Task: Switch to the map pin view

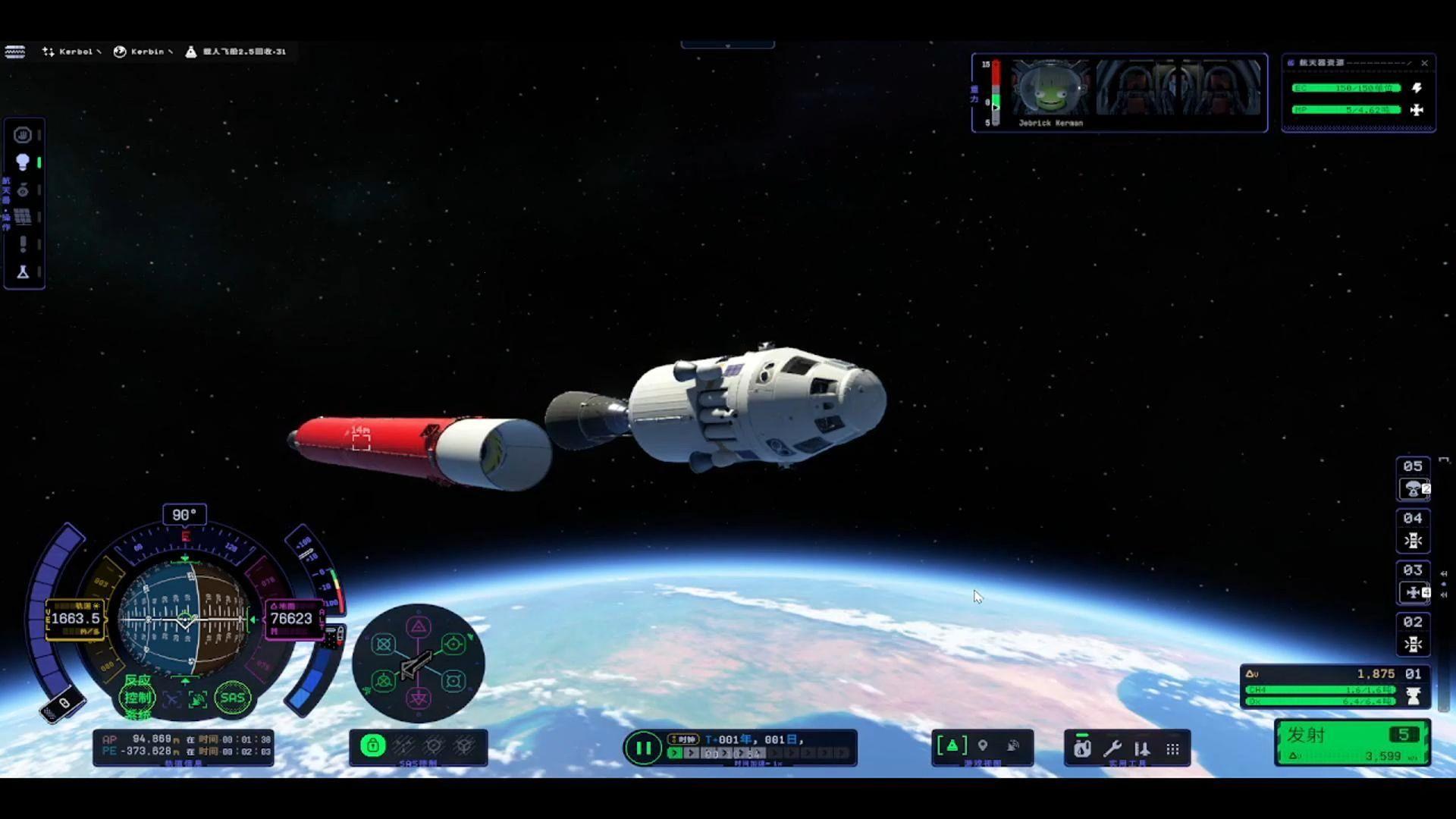Action: 983,746
